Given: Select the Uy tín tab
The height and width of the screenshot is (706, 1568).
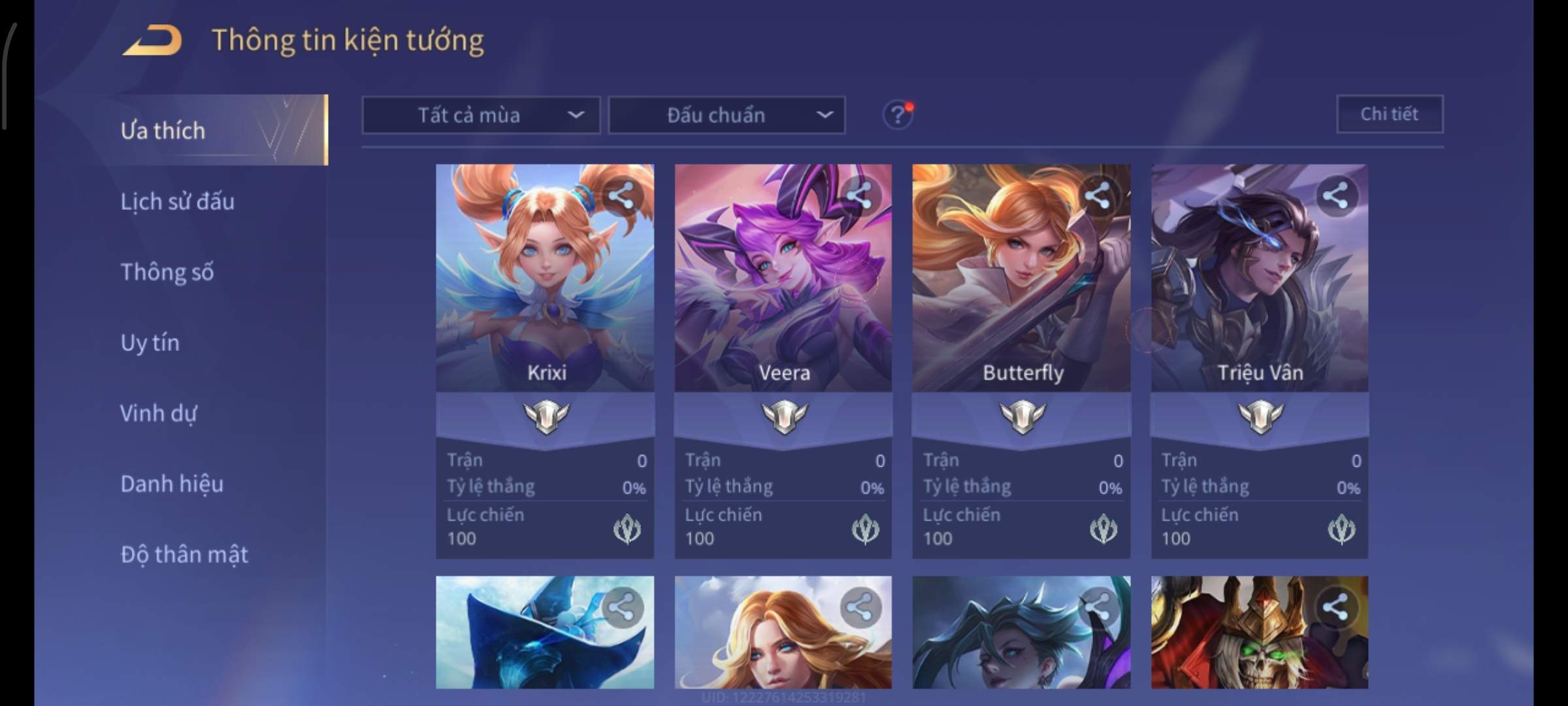Looking at the screenshot, I should (x=150, y=343).
